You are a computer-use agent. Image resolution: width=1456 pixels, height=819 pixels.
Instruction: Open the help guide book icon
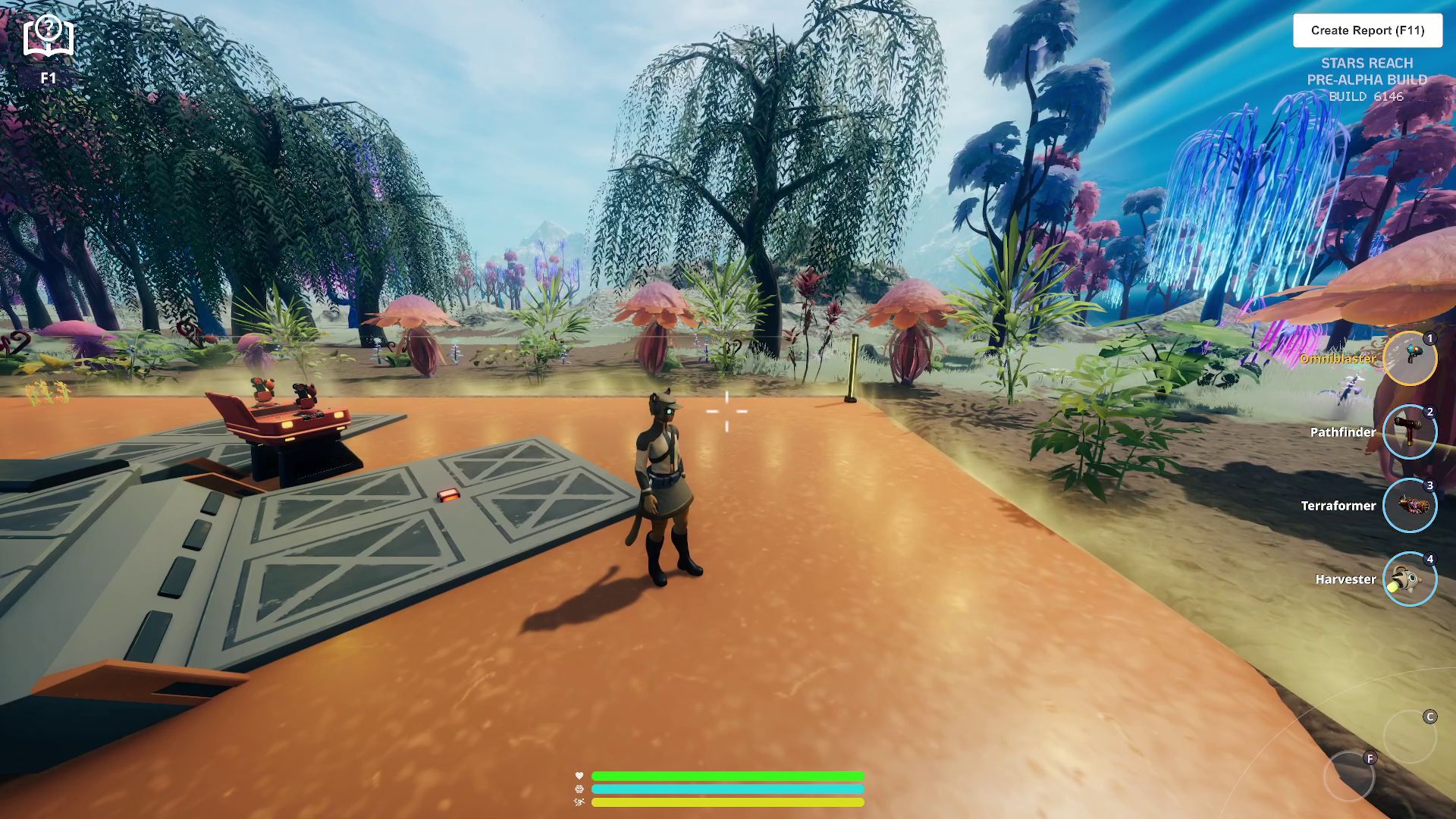tap(49, 36)
